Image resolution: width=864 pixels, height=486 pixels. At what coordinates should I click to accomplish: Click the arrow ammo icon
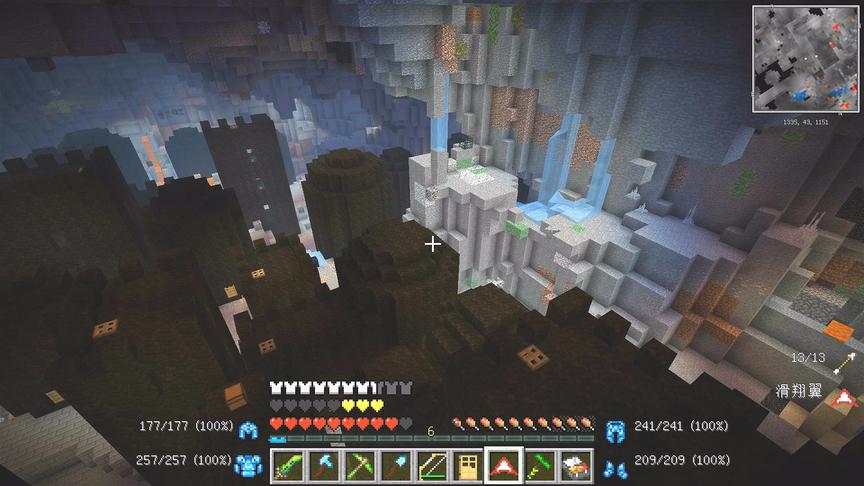click(x=846, y=361)
